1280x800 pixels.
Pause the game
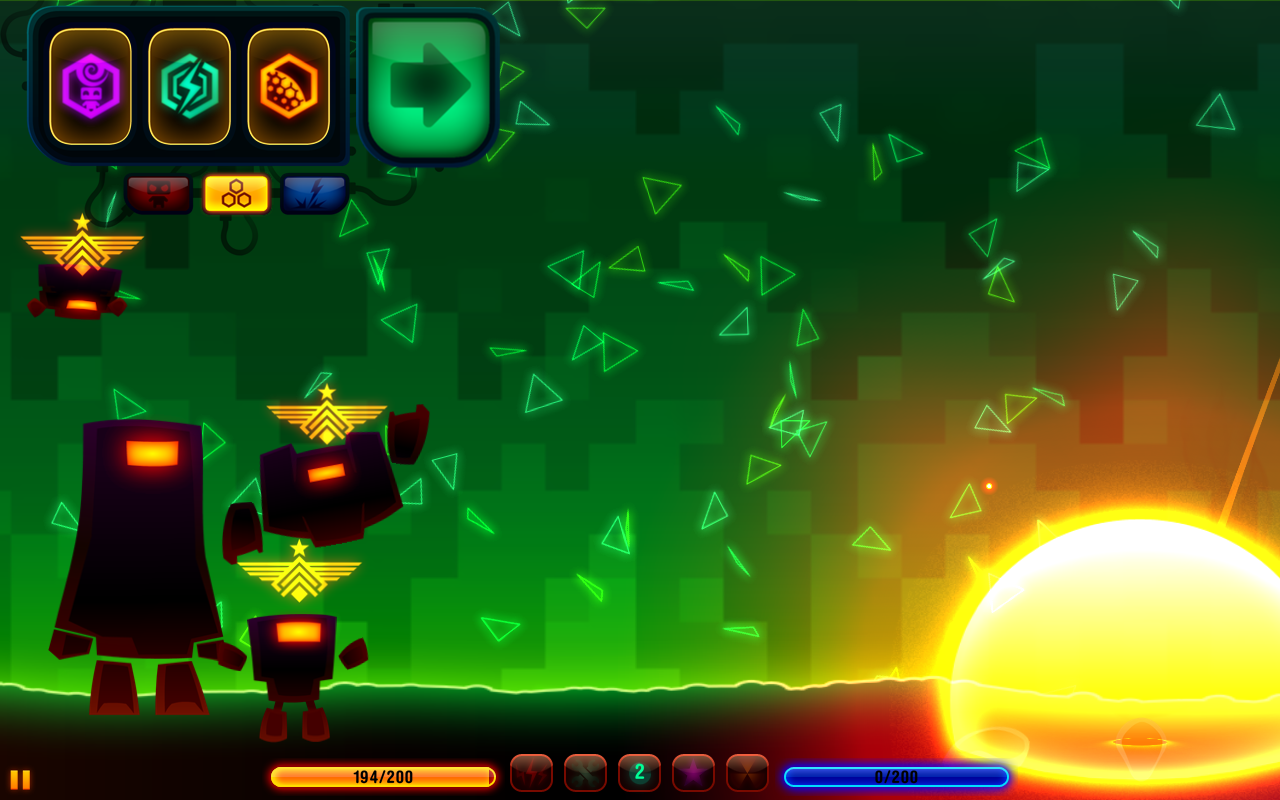click(x=20, y=779)
